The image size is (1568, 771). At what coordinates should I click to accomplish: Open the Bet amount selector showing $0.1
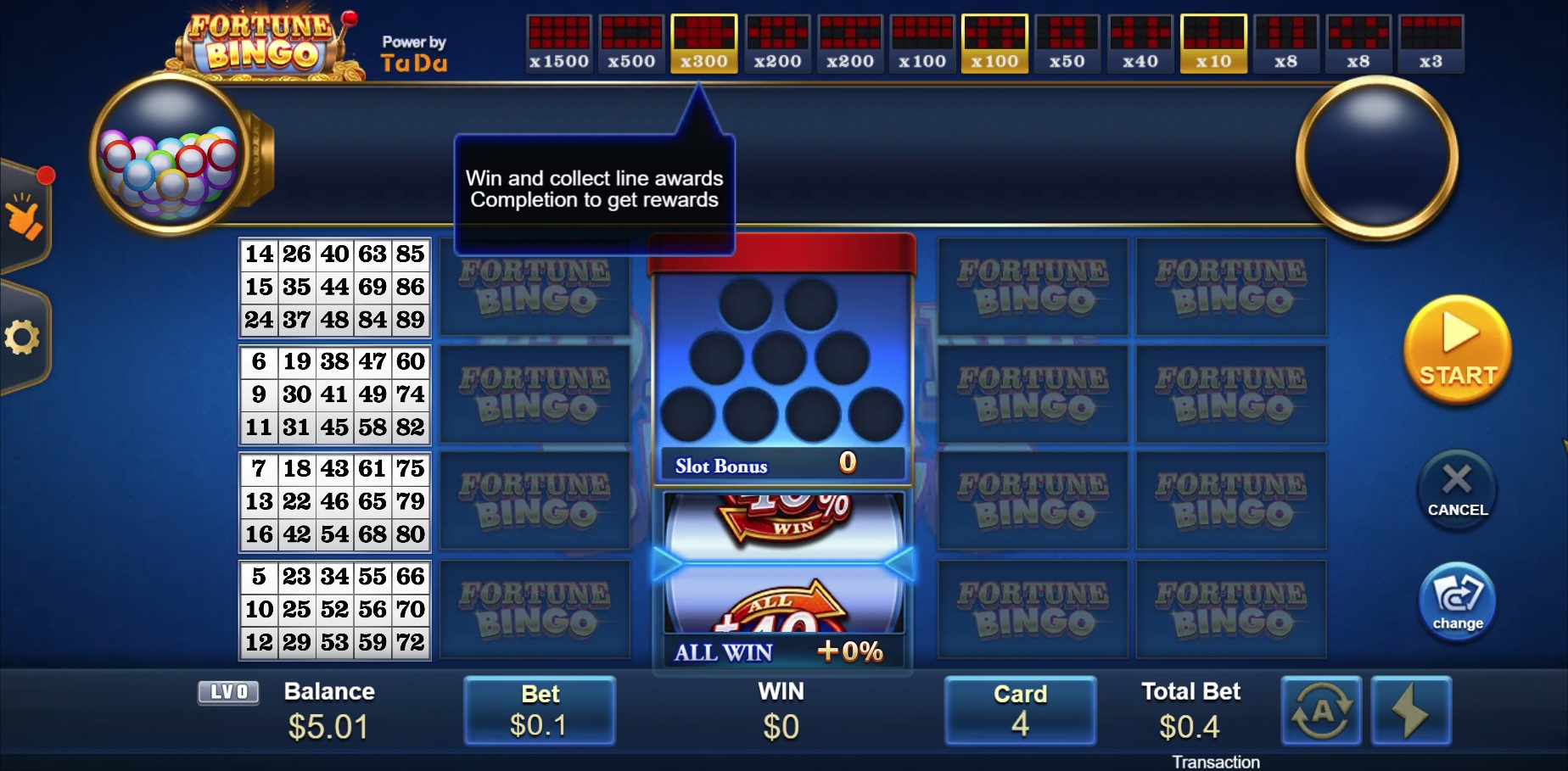click(x=540, y=711)
